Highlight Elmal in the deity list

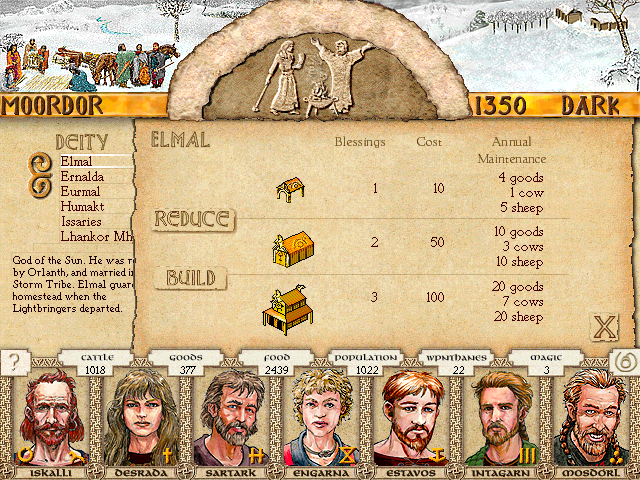(77, 161)
